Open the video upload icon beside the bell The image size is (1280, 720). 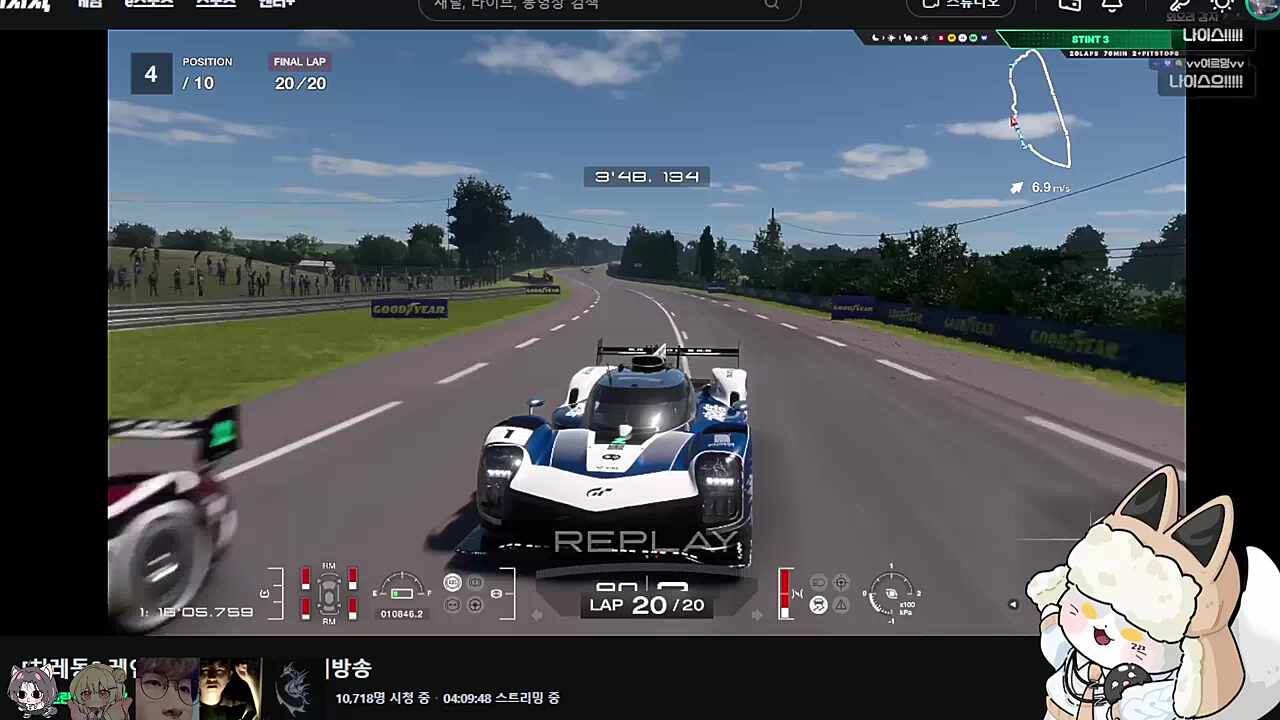point(1069,6)
